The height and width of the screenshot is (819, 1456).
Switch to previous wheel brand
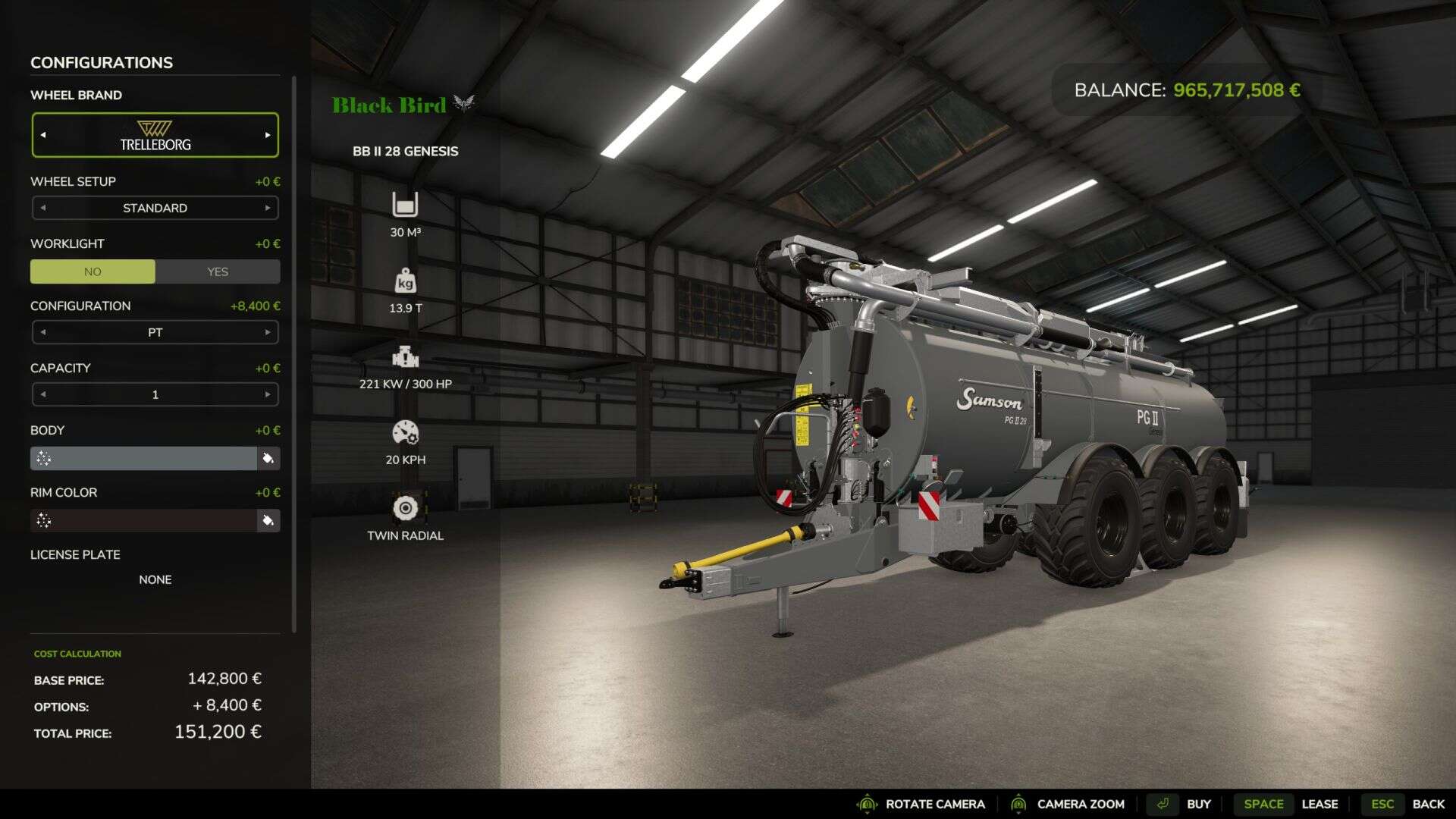tap(43, 135)
